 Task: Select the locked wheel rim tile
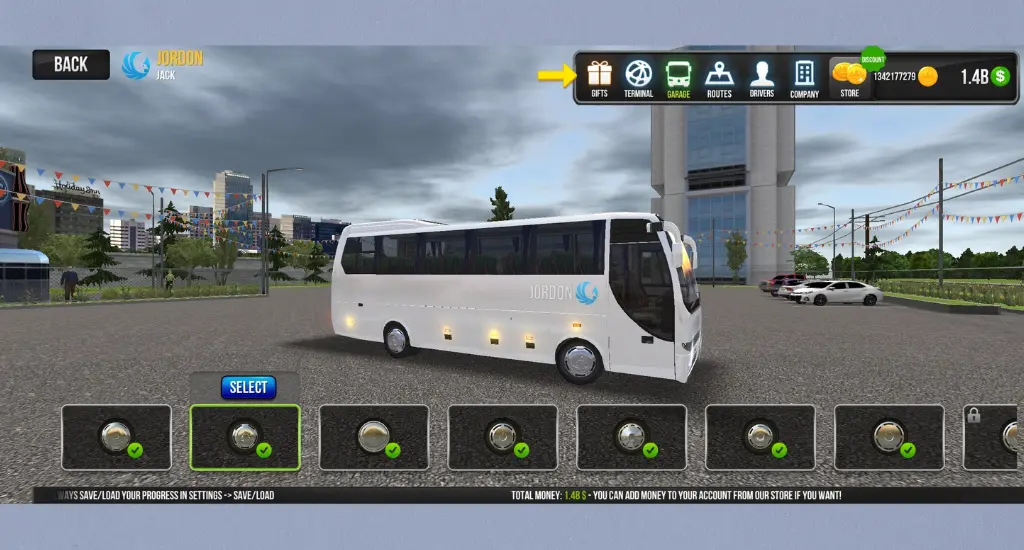[992, 437]
